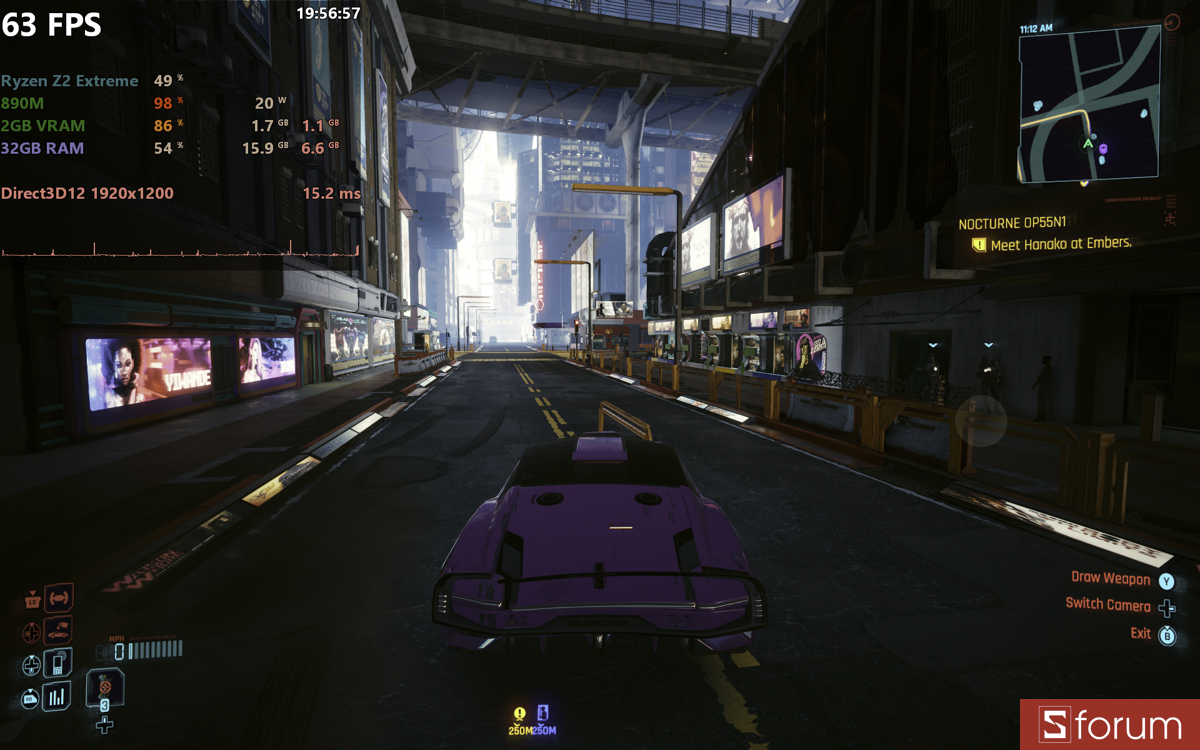Click the yellow quest waypoint marker
1200x750 pixels.
[x=519, y=714]
